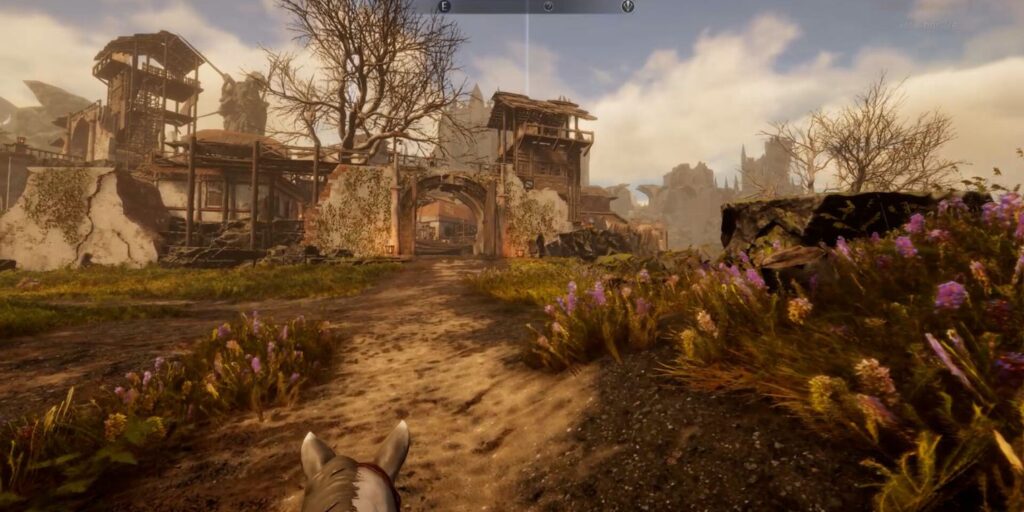Image resolution: width=1024 pixels, height=512 pixels.
Task: Select the shield-shaped marker on the compass
Action: (x=627, y=6)
